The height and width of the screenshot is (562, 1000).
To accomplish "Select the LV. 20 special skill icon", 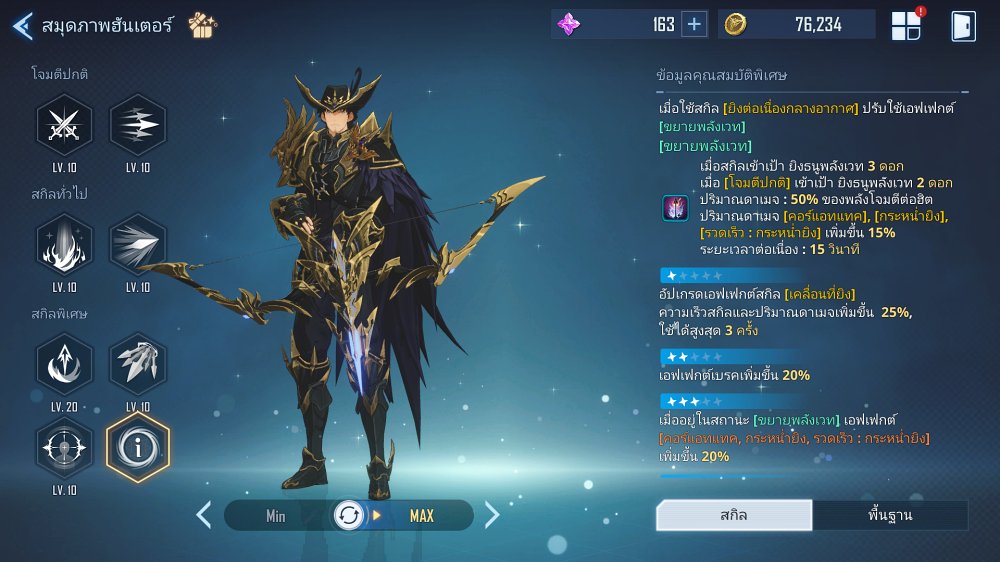I will [x=64, y=364].
